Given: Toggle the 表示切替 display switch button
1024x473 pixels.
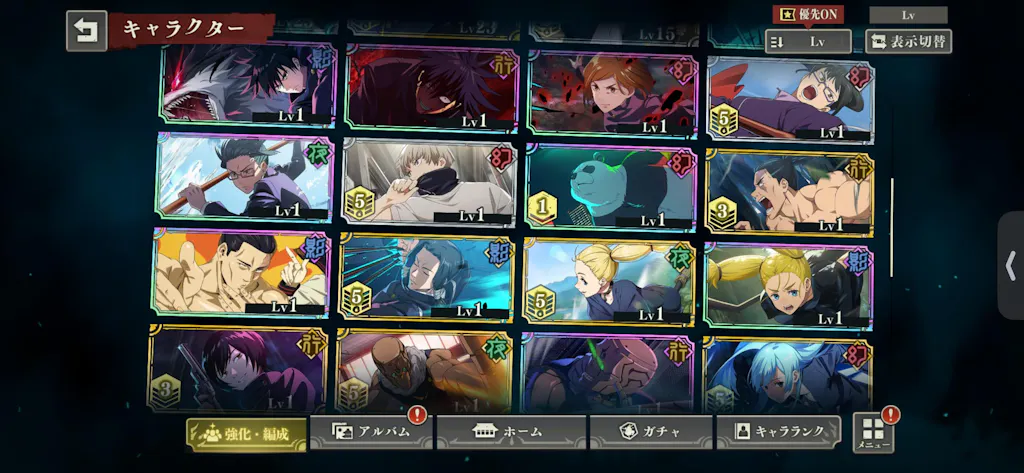Looking at the screenshot, I should [907, 42].
